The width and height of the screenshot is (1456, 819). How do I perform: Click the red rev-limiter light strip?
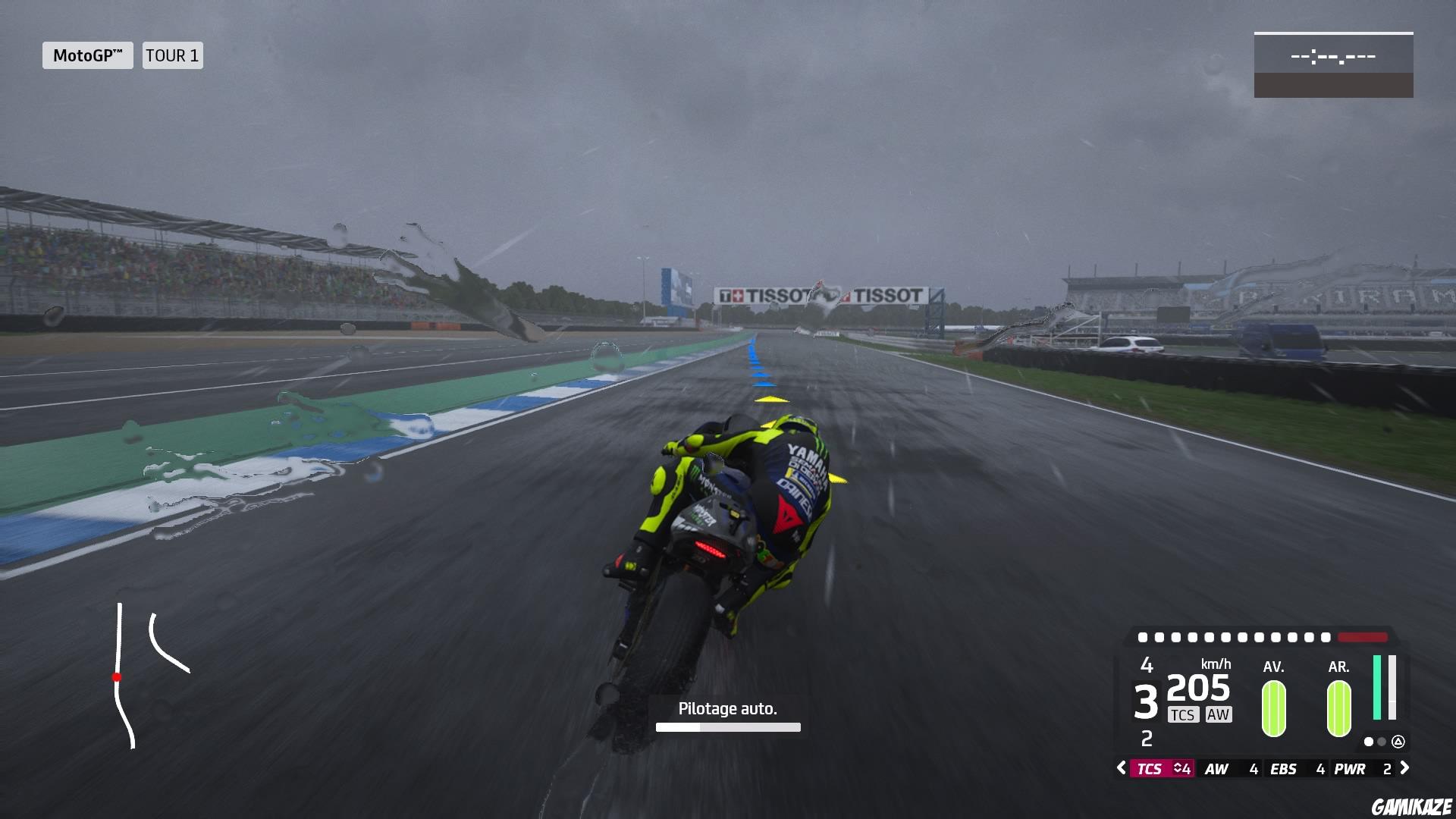(x=1362, y=638)
